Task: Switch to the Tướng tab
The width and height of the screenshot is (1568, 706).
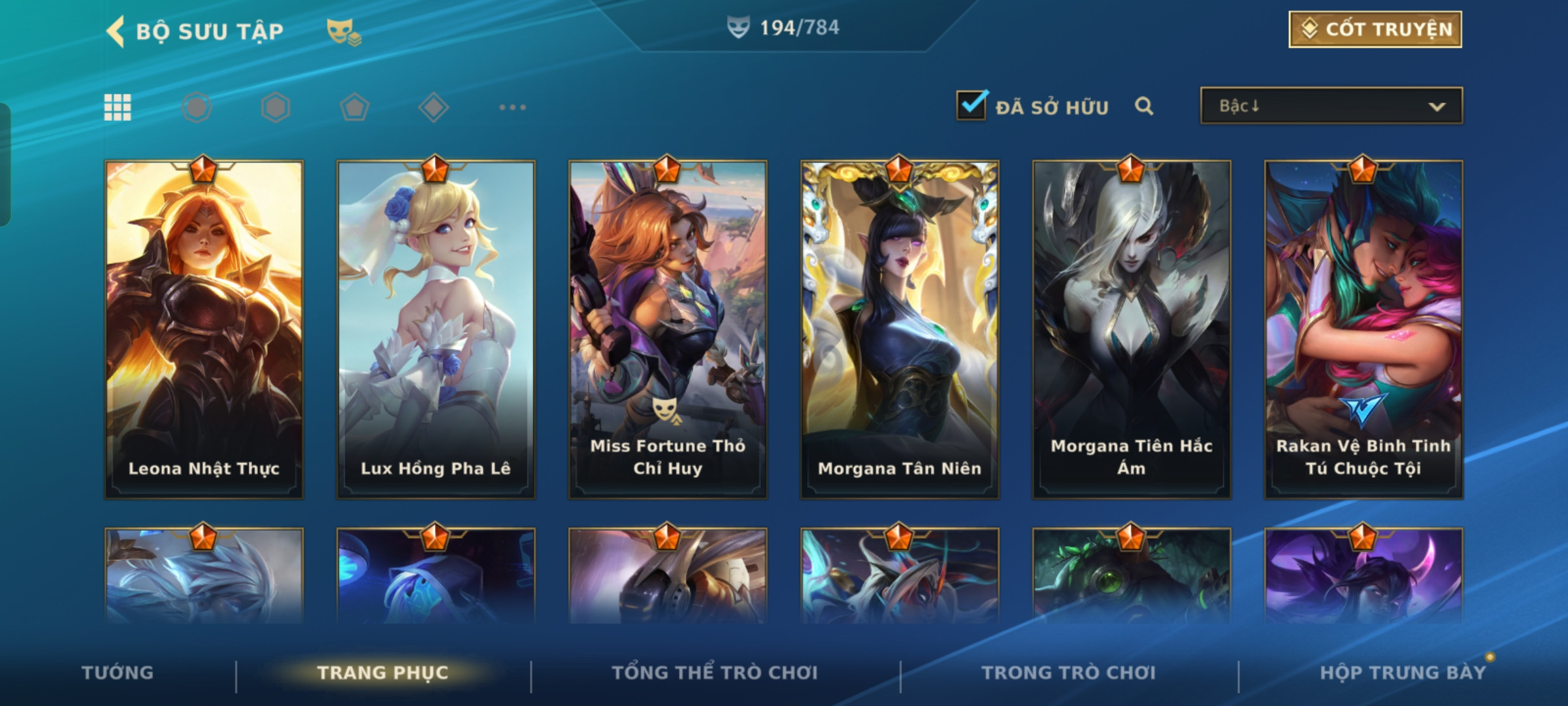Action: pyautogui.click(x=118, y=672)
